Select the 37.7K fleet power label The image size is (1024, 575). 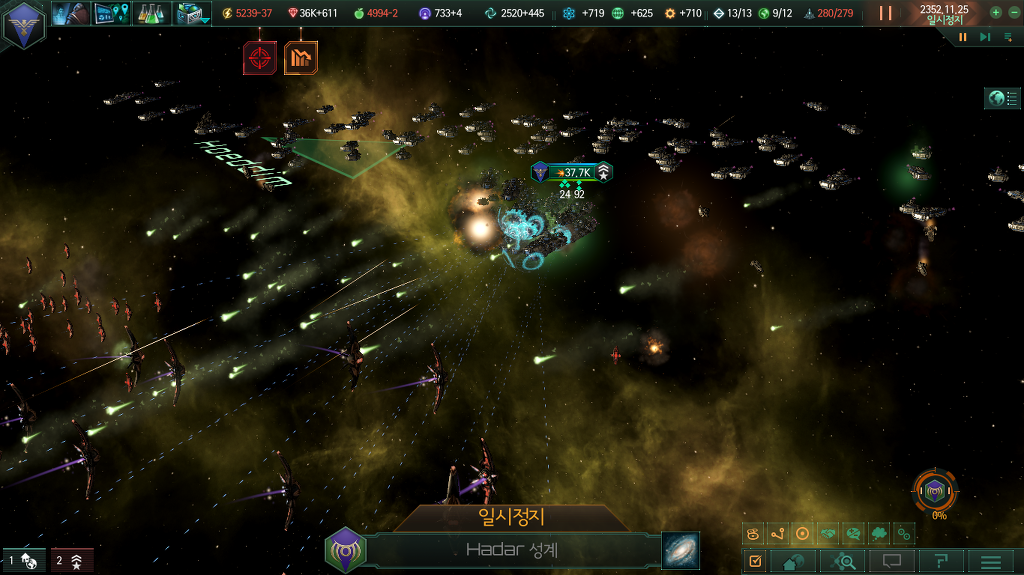[572, 172]
